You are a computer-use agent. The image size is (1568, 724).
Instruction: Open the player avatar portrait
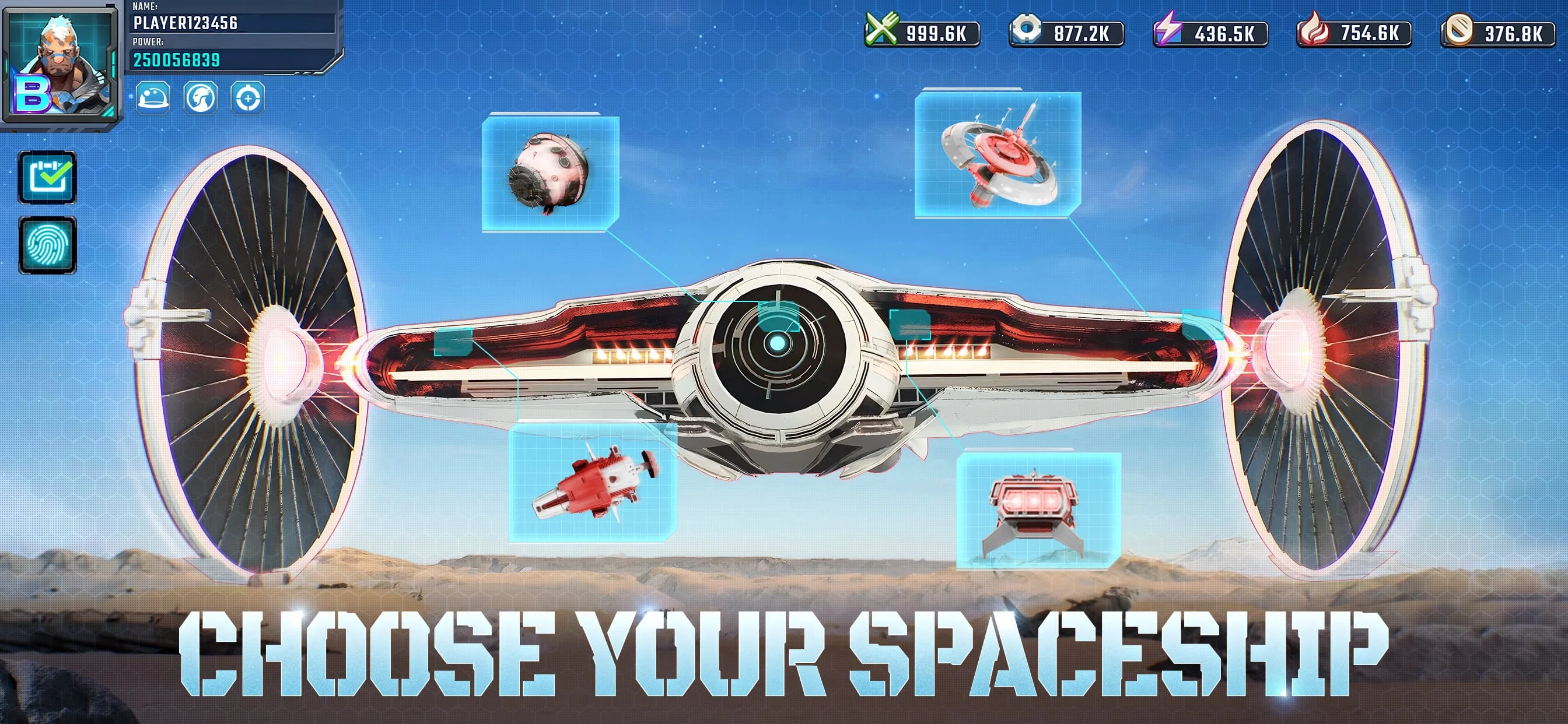point(62,64)
